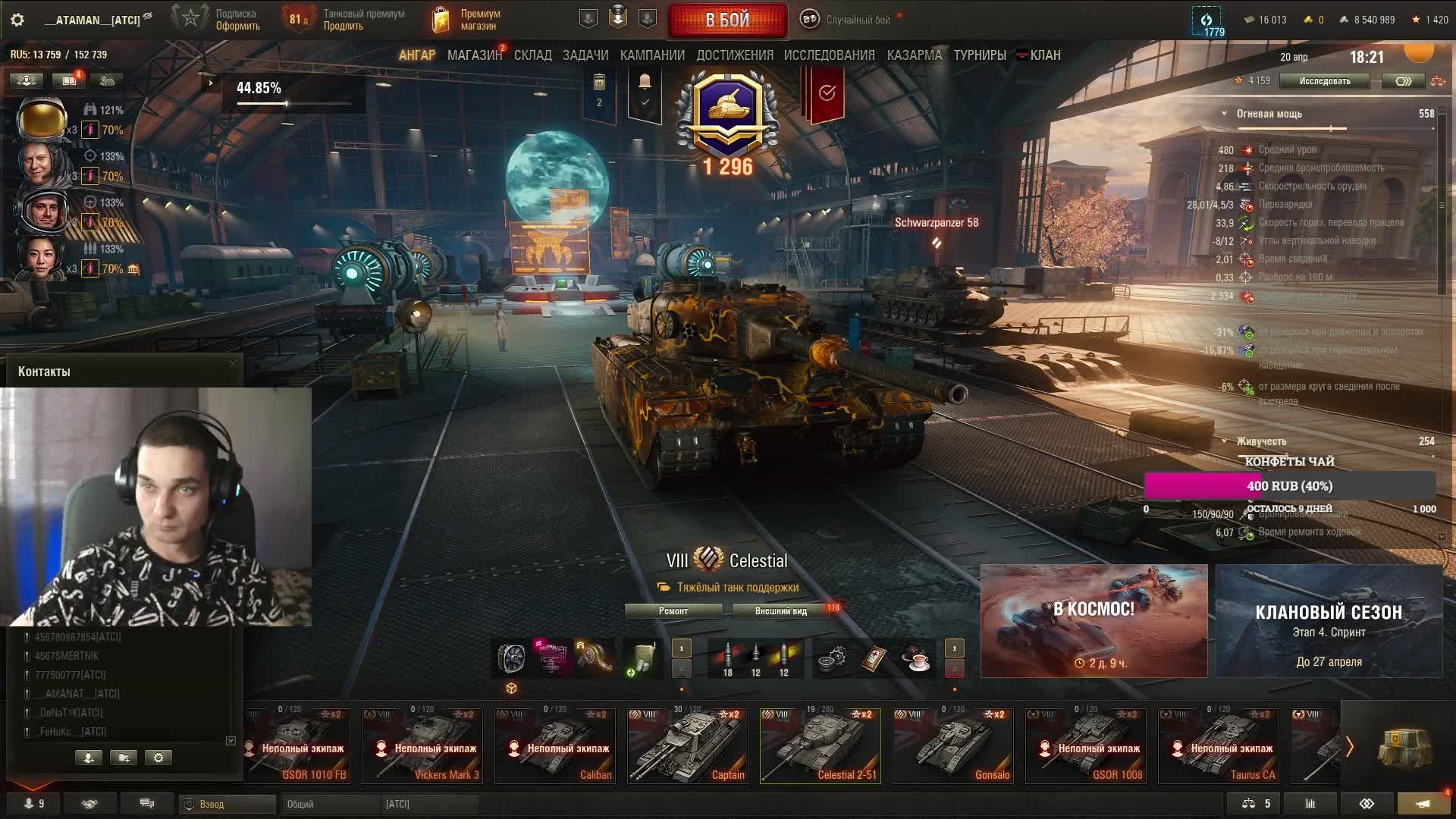Open the КЛАНОВЫЙ СЕЗОН banner
1456x819 pixels.
tap(1329, 621)
